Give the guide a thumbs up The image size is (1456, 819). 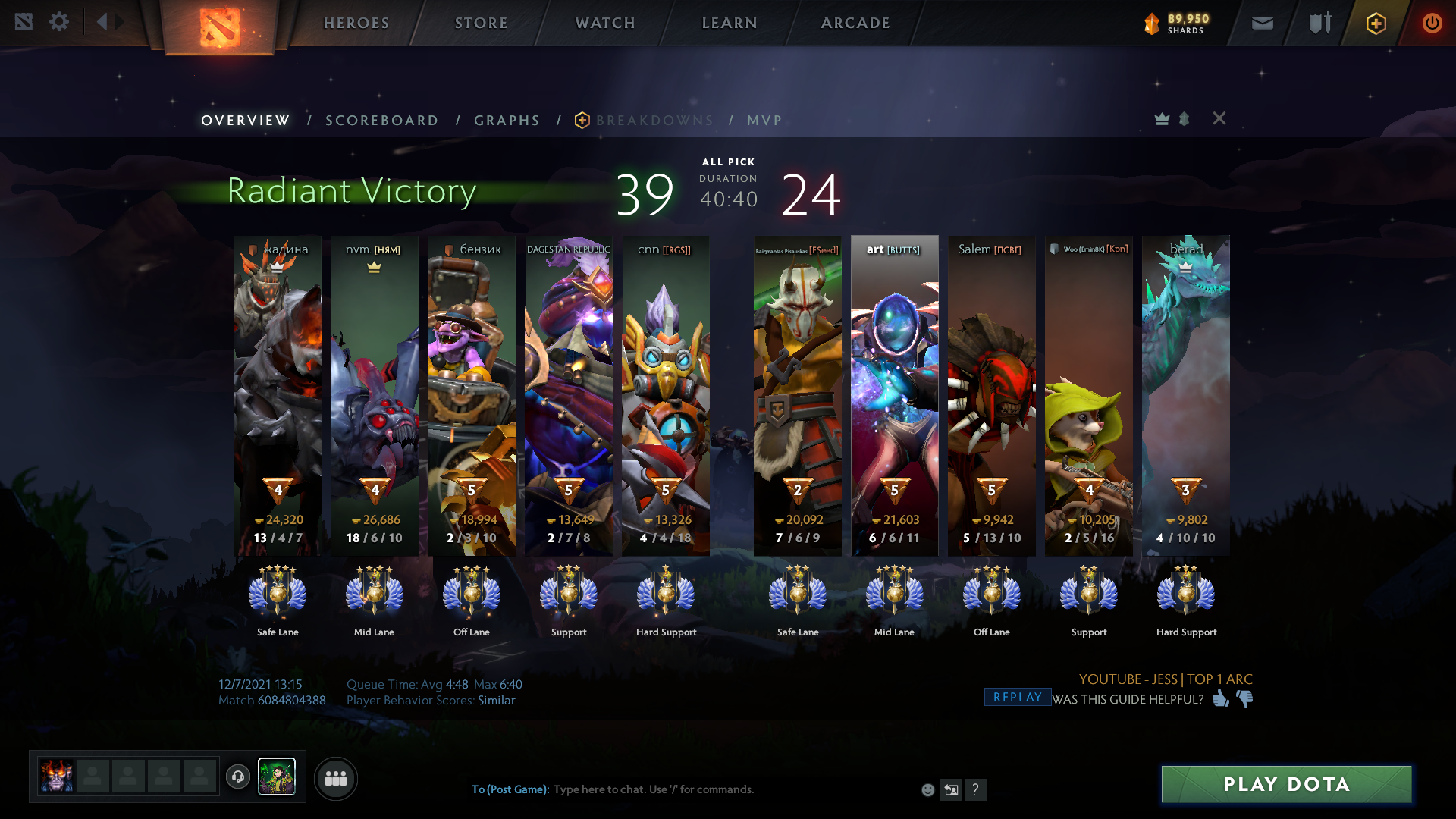click(1220, 698)
